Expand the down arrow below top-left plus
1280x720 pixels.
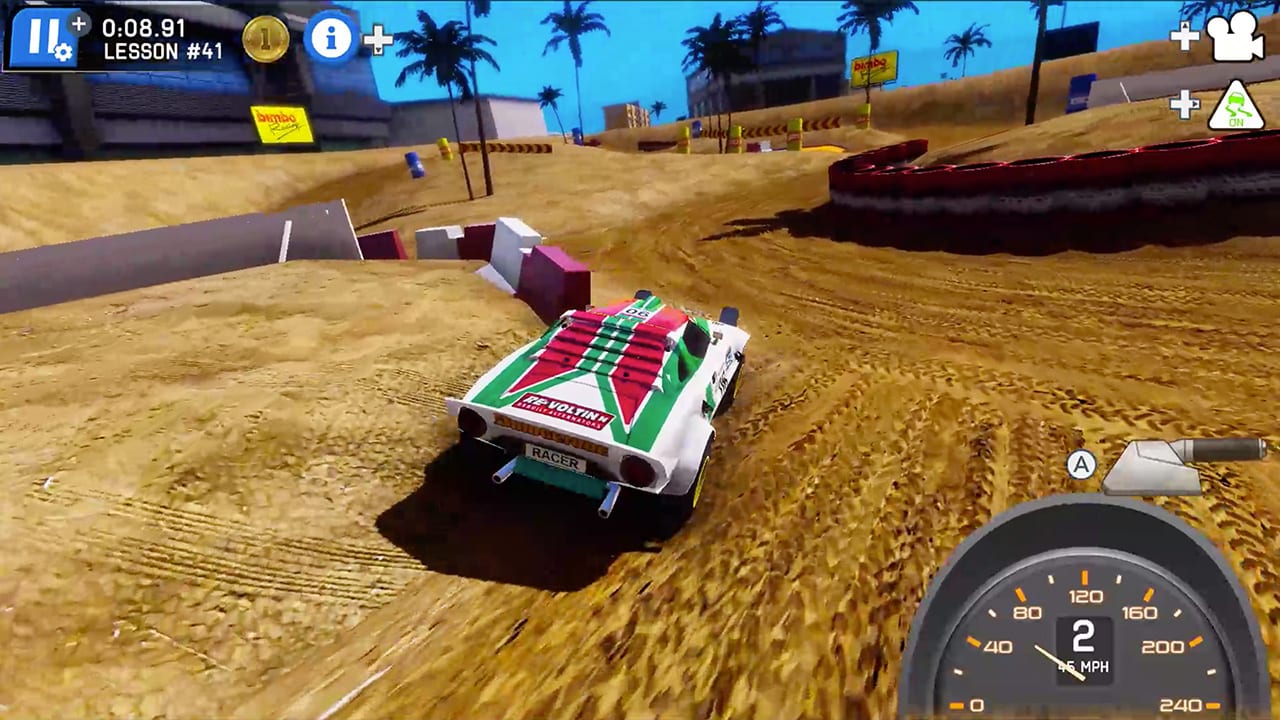pos(378,48)
